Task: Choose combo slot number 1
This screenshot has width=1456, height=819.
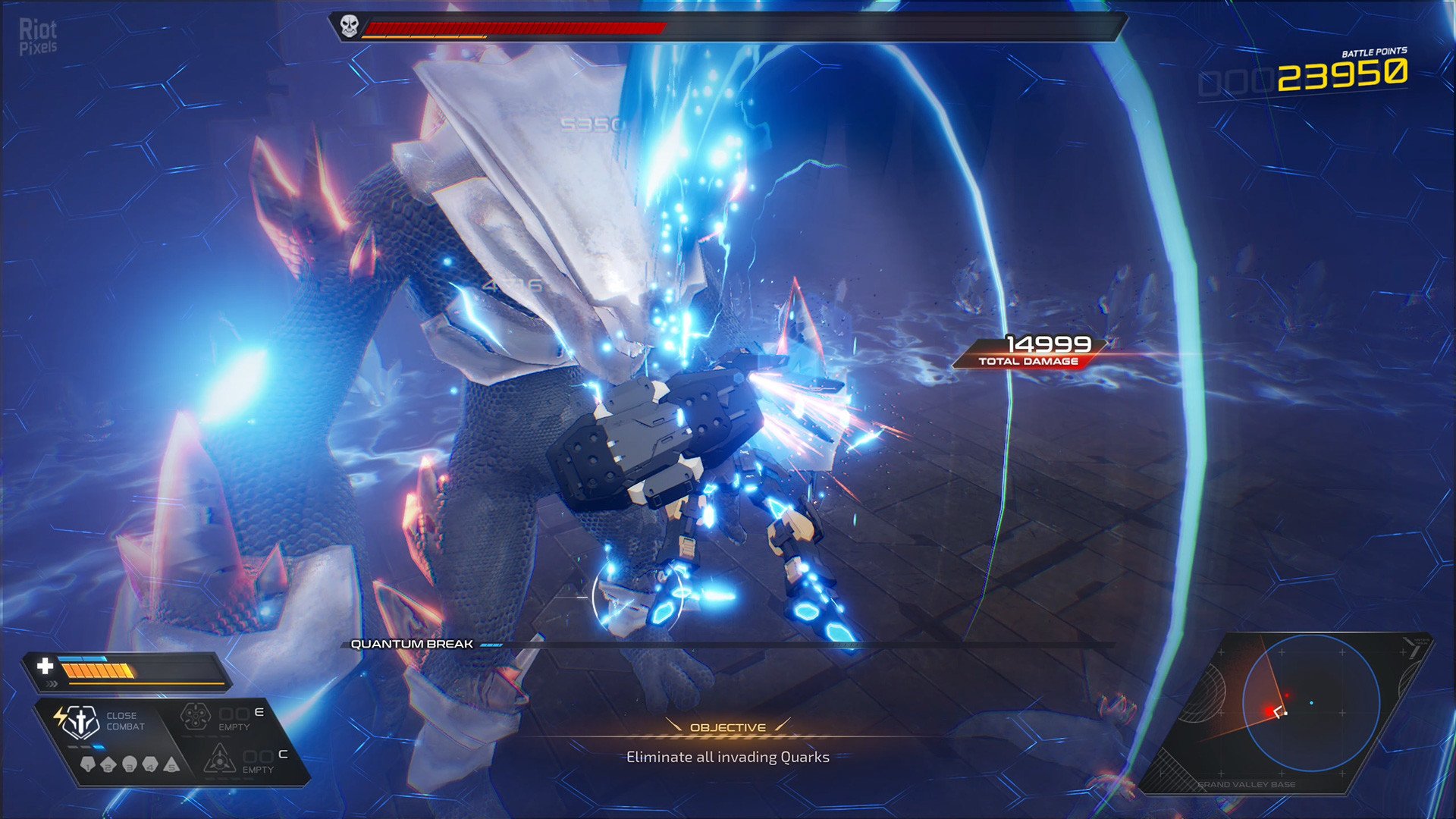Action: (88, 764)
